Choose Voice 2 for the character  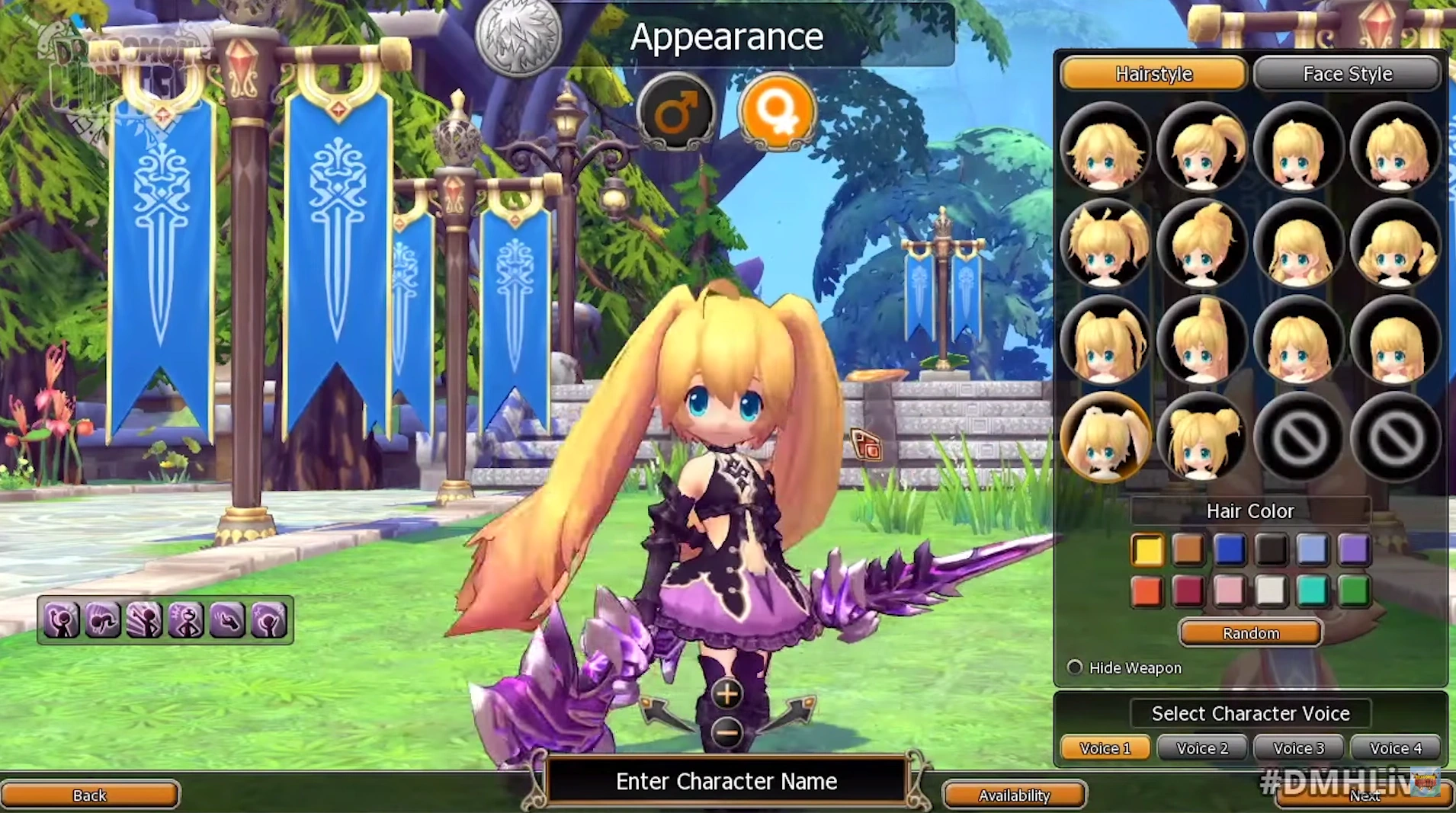click(x=1201, y=748)
